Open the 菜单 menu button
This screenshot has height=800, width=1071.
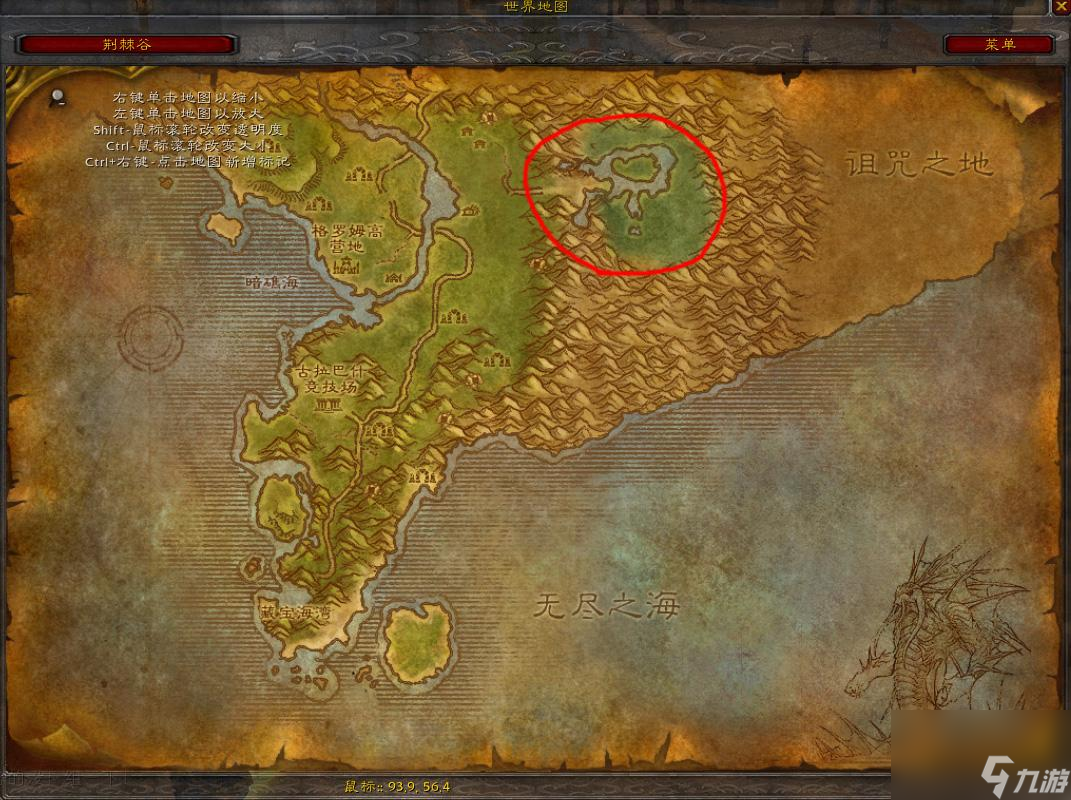999,44
